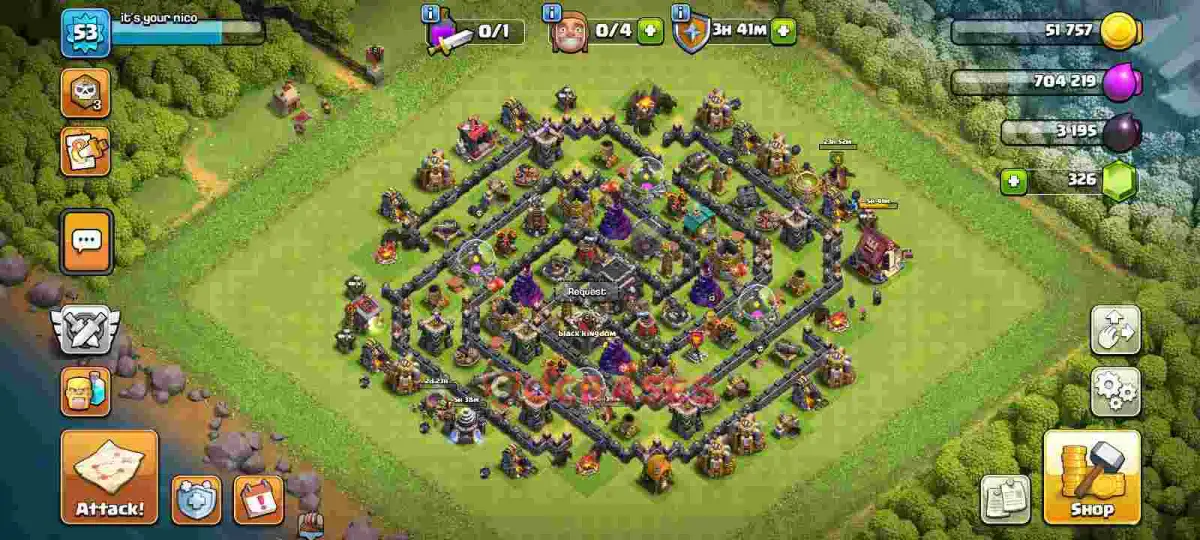Open the chat speech bubble
The width and height of the screenshot is (1200, 540).
(x=87, y=241)
